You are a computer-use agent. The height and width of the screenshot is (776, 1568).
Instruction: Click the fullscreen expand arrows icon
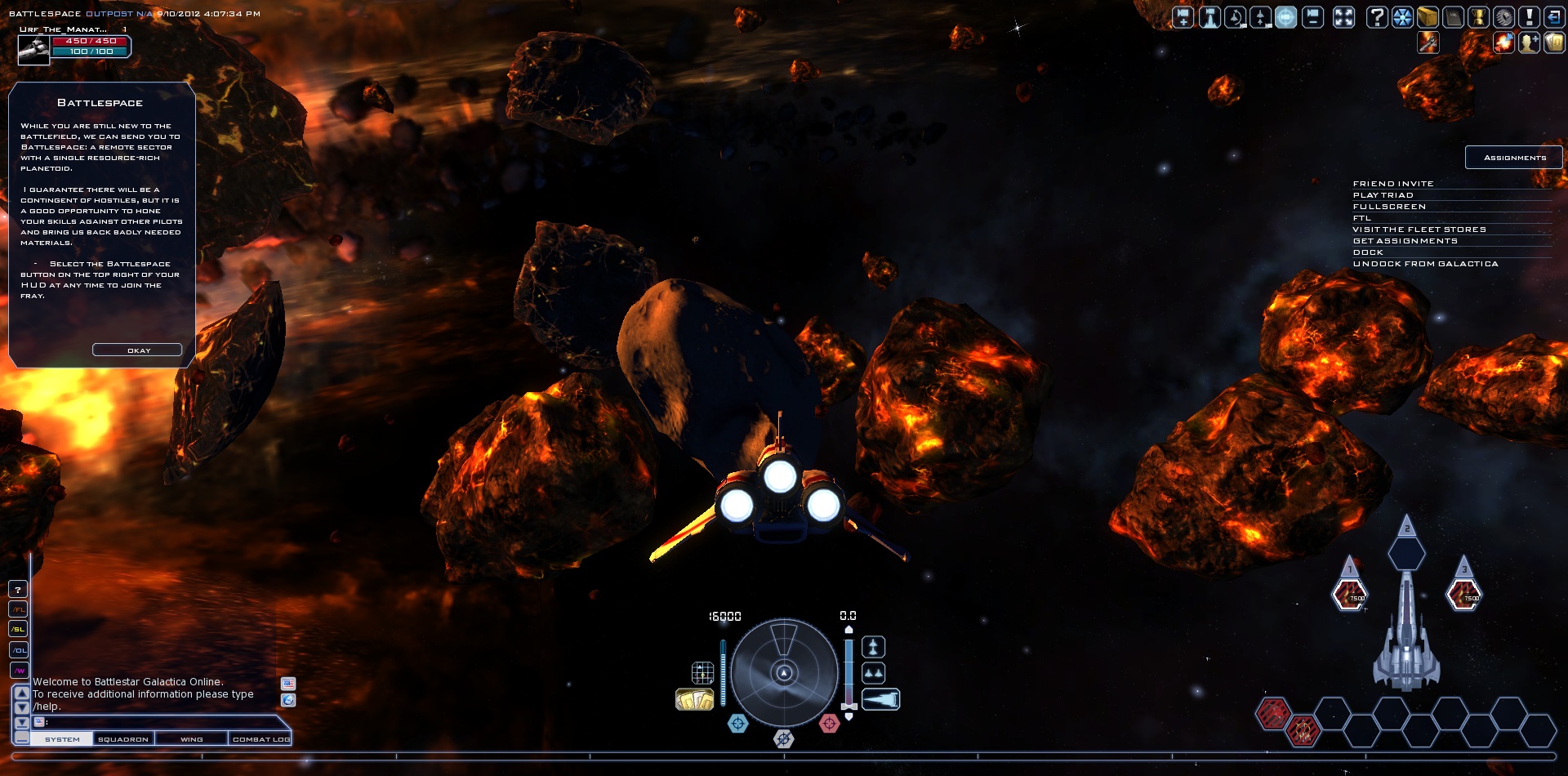tap(1343, 16)
